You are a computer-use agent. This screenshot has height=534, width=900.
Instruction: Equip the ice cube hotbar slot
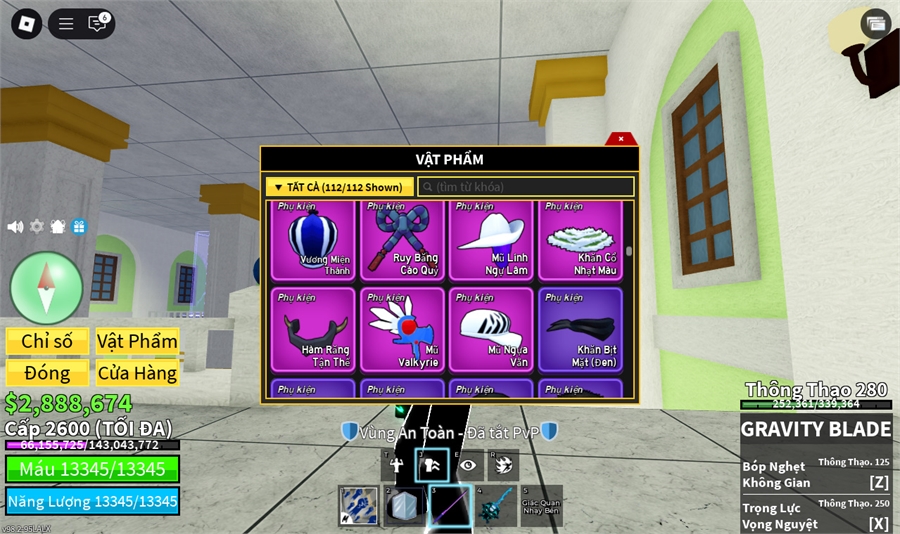pyautogui.click(x=403, y=506)
